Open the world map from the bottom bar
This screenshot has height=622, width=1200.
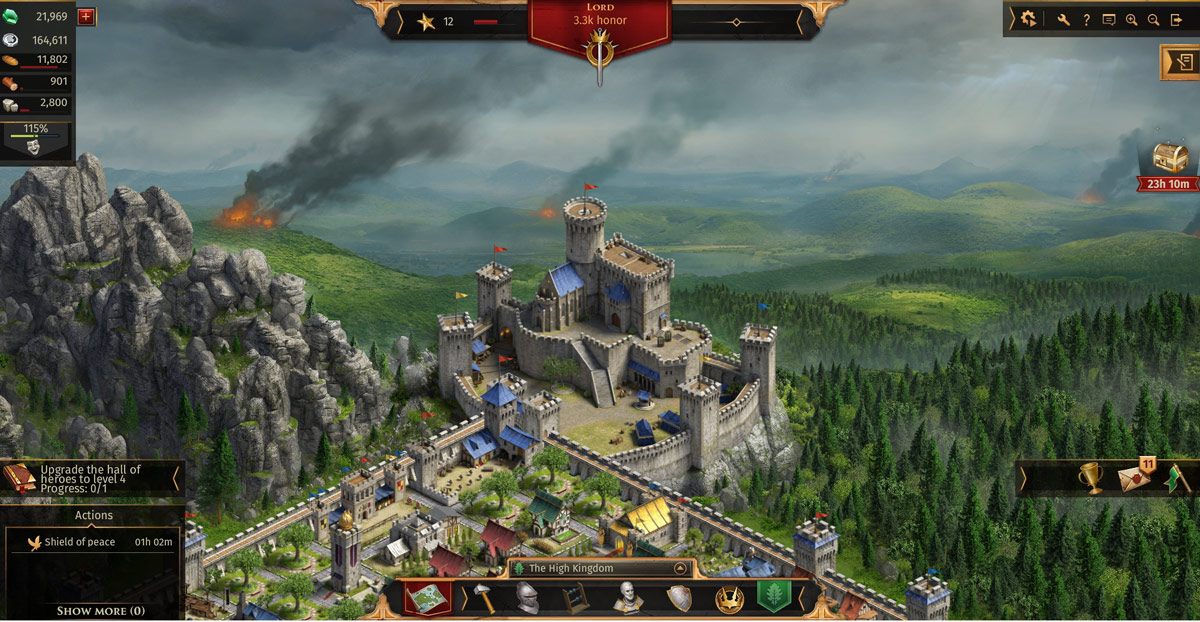click(x=427, y=598)
